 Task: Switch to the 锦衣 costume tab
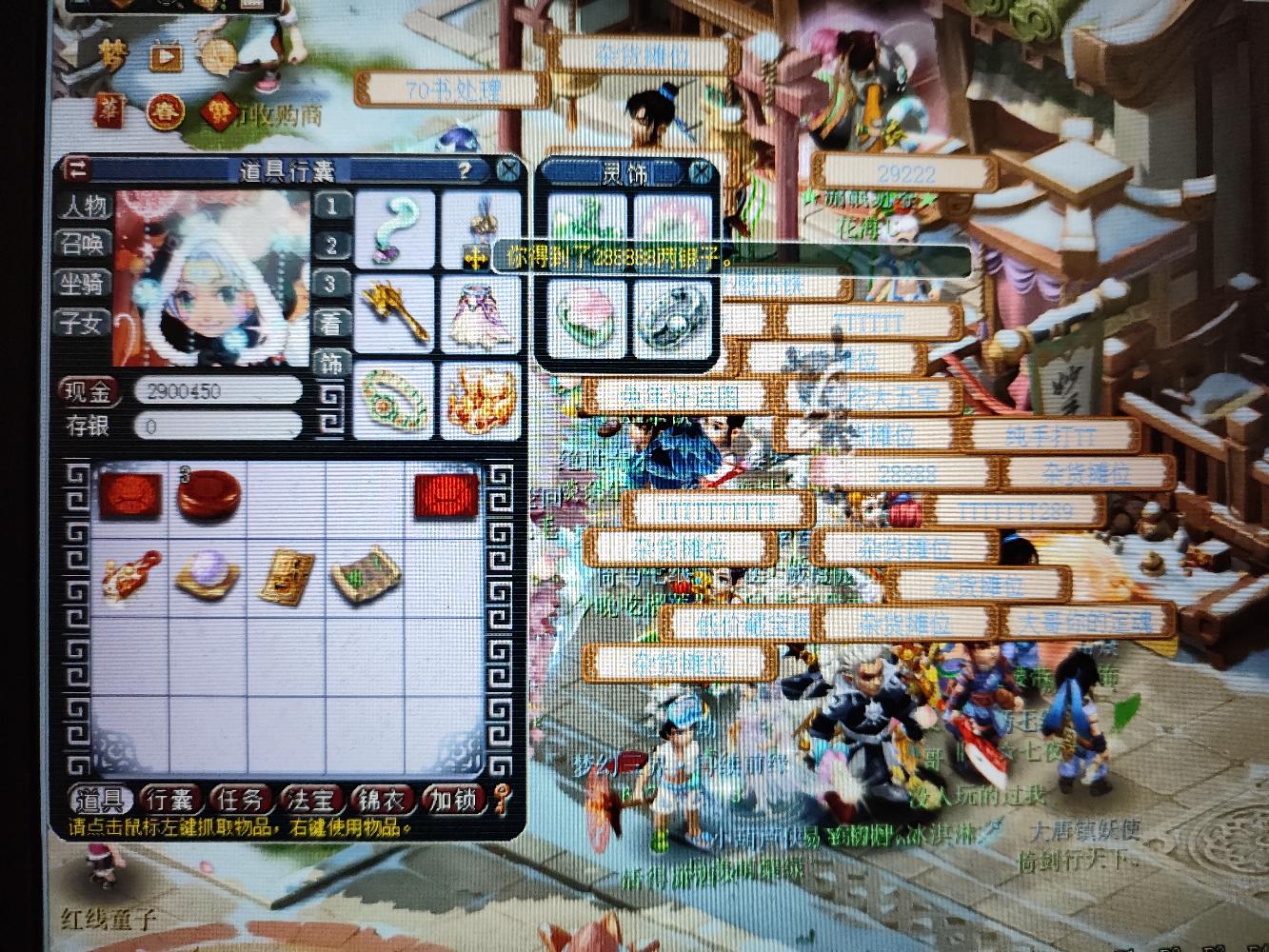[x=381, y=800]
